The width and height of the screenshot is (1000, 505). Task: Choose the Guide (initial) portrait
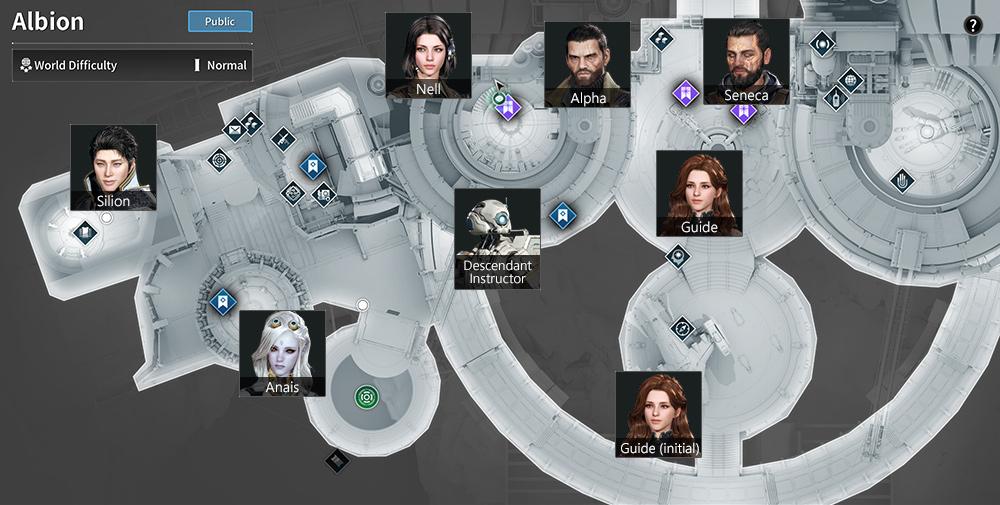(x=658, y=414)
